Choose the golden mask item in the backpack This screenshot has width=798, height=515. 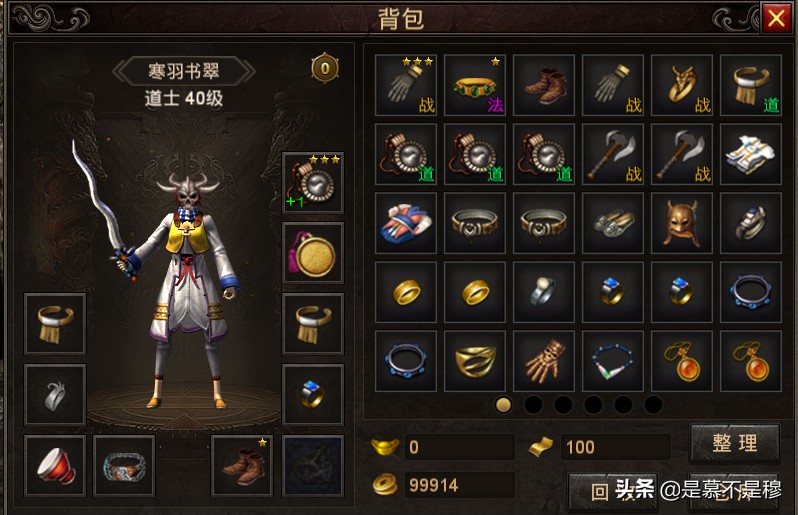pyautogui.click(x=475, y=362)
